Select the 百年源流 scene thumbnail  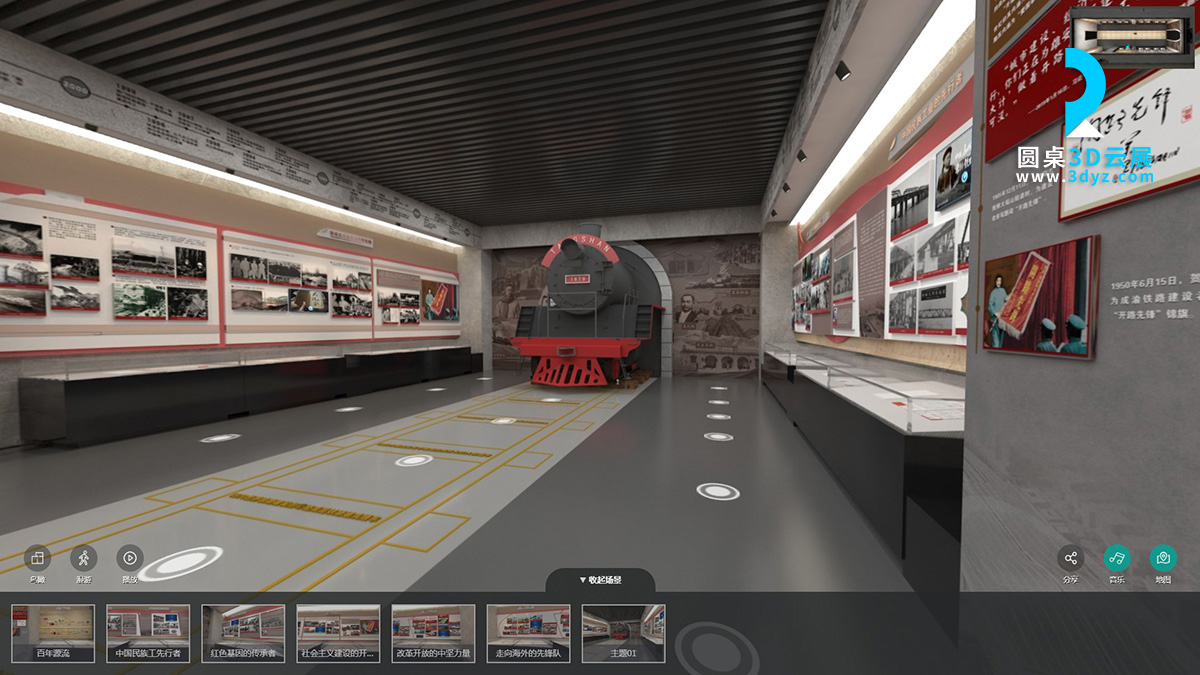point(53,632)
